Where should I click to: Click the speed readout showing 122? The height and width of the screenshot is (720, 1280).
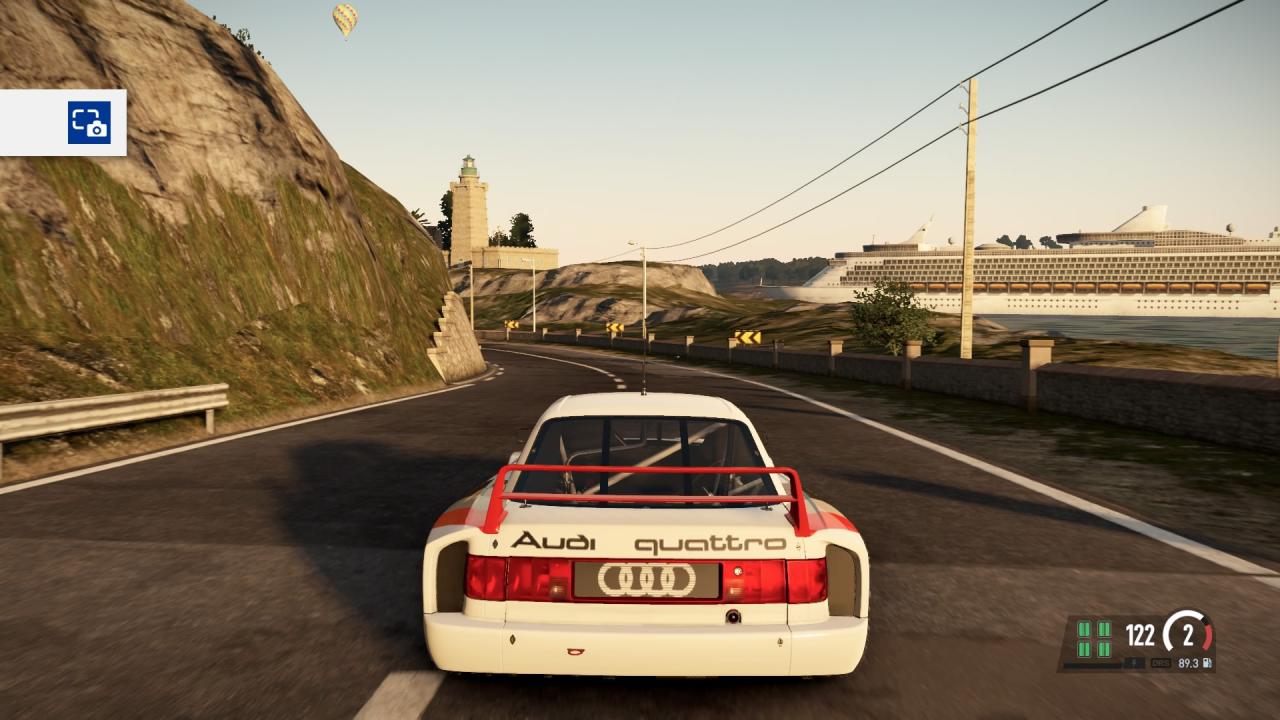coord(1139,634)
